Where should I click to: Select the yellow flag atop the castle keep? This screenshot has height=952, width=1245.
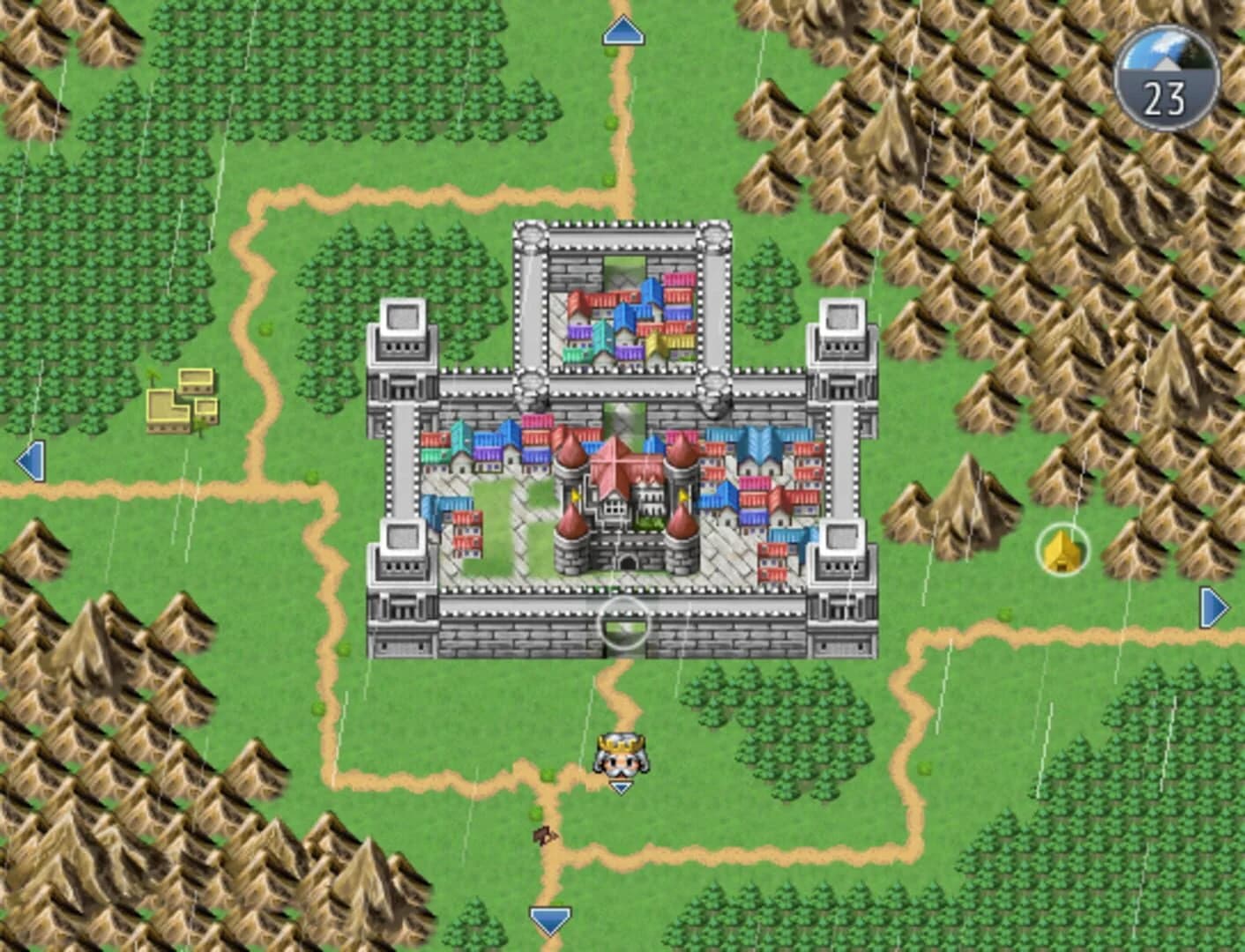click(x=575, y=495)
